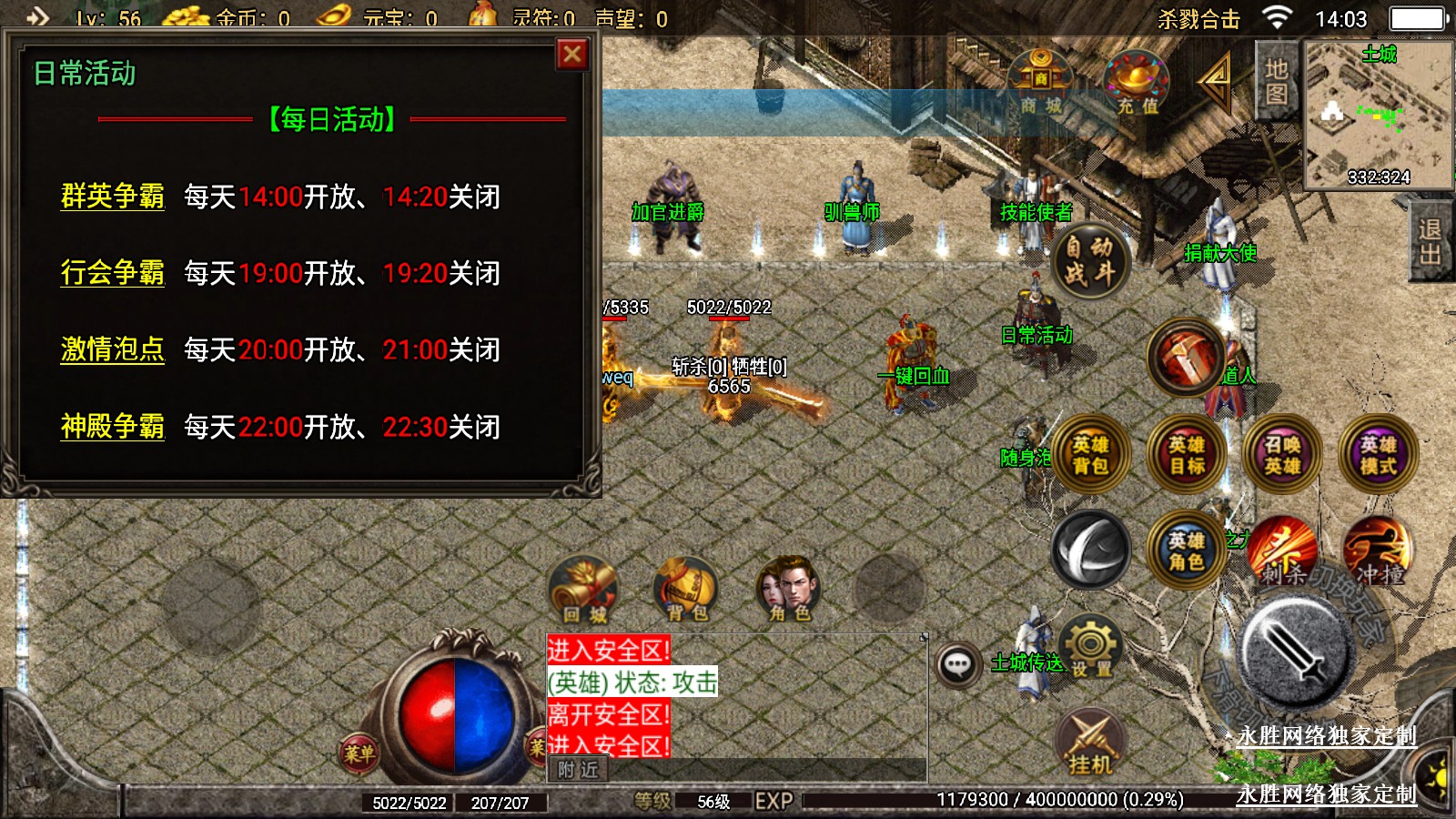Open the 设置 settings gear

click(x=1091, y=646)
